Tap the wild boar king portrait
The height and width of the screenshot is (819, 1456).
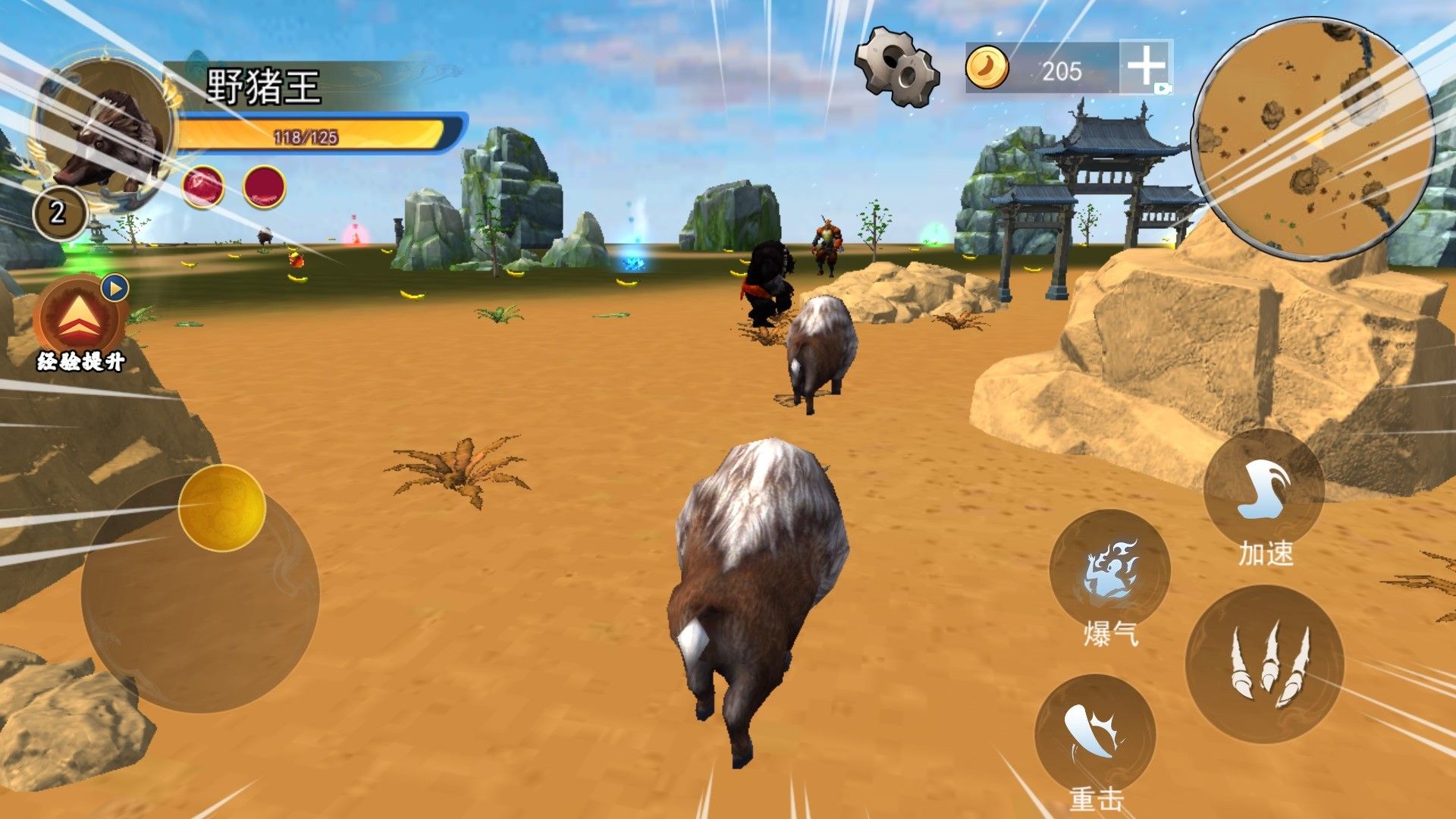coord(105,133)
